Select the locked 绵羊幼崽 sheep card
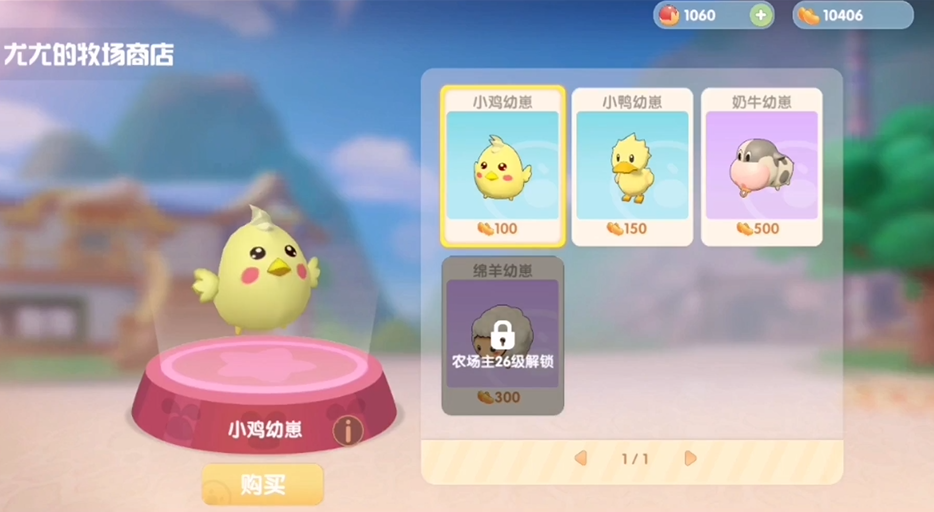The height and width of the screenshot is (512, 934). (x=503, y=335)
